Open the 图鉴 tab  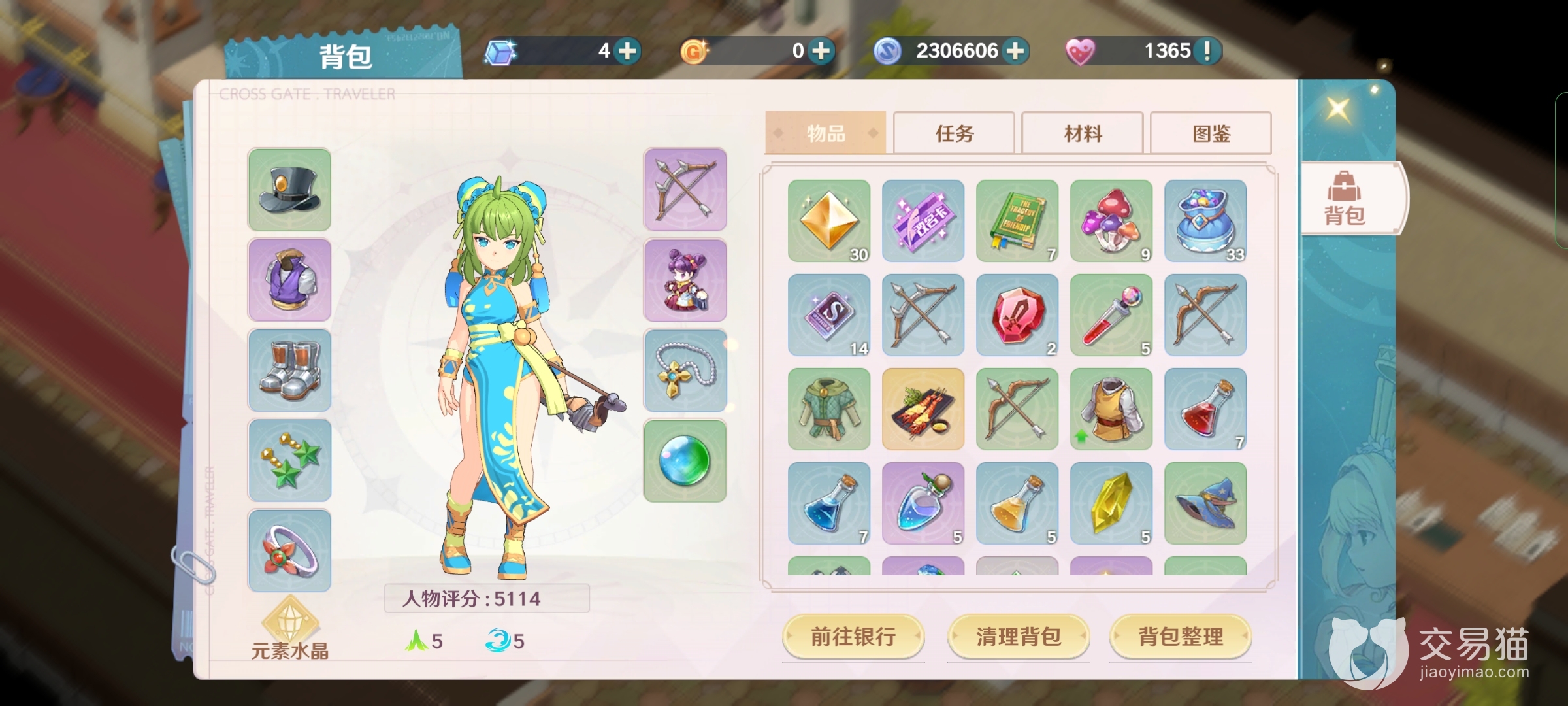coord(1211,133)
